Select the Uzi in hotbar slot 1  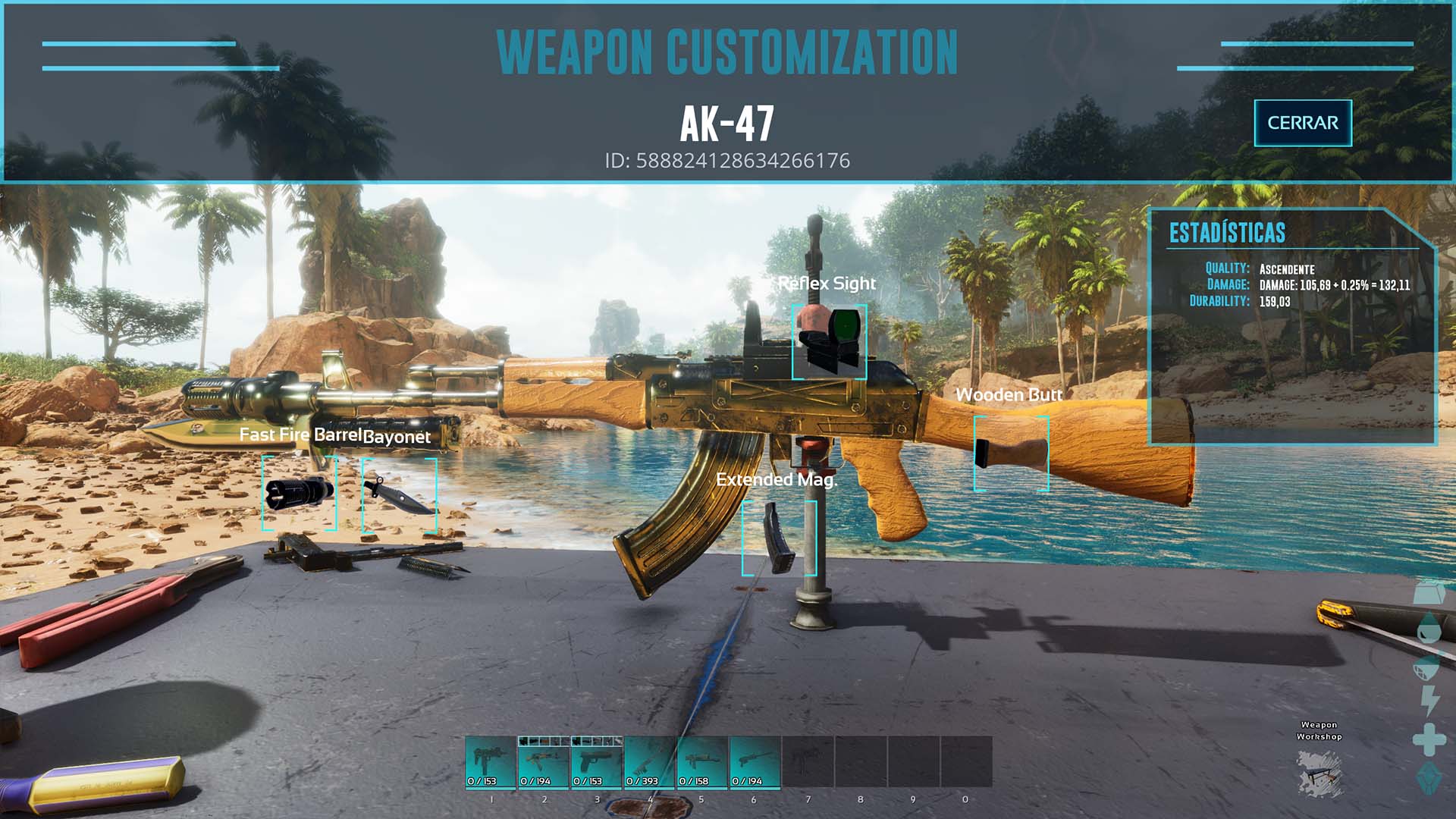pyautogui.click(x=491, y=762)
